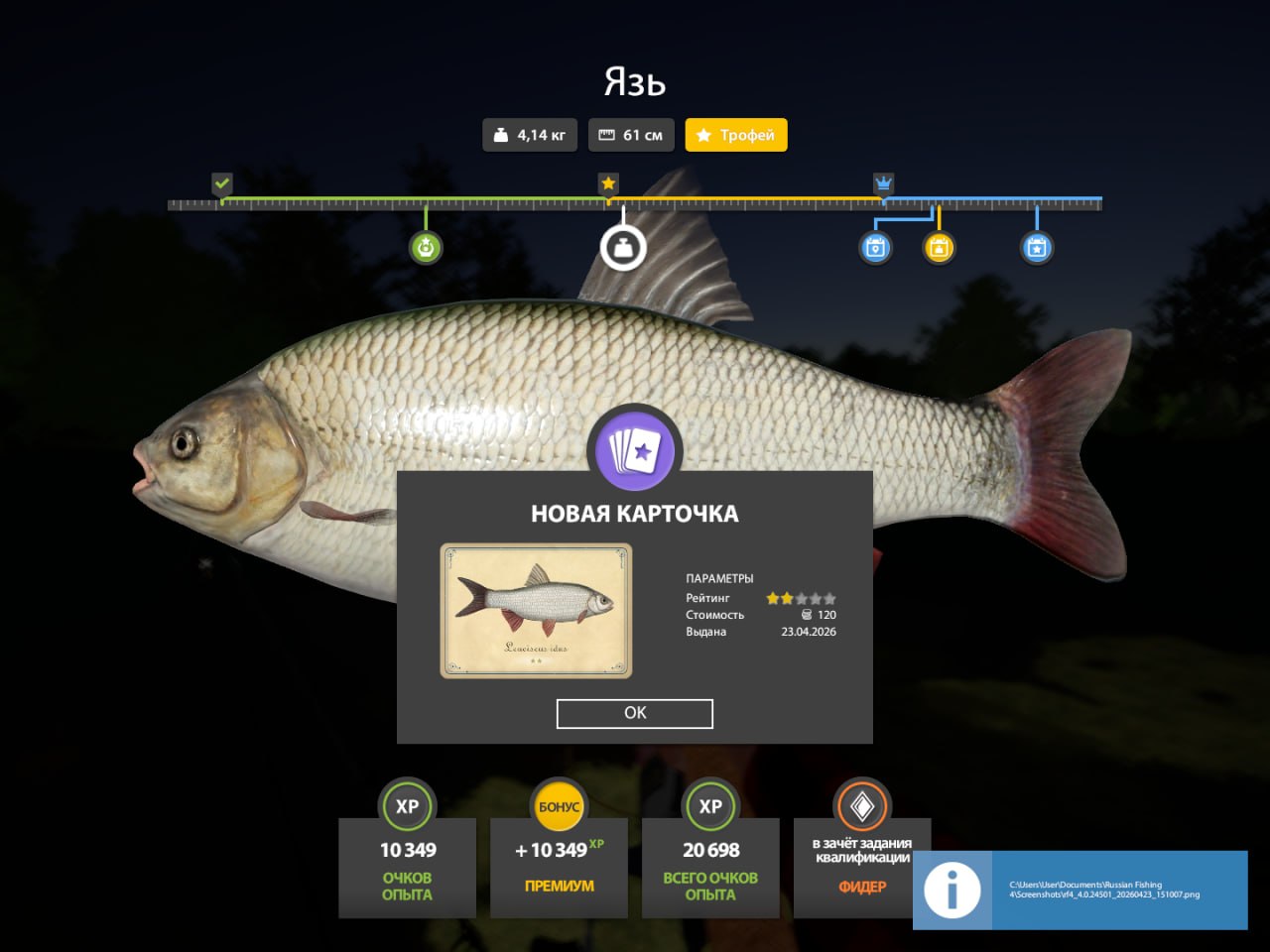1270x952 pixels.
Task: Click the green checkmark marker on the timeline
Action: pyautogui.click(x=221, y=182)
